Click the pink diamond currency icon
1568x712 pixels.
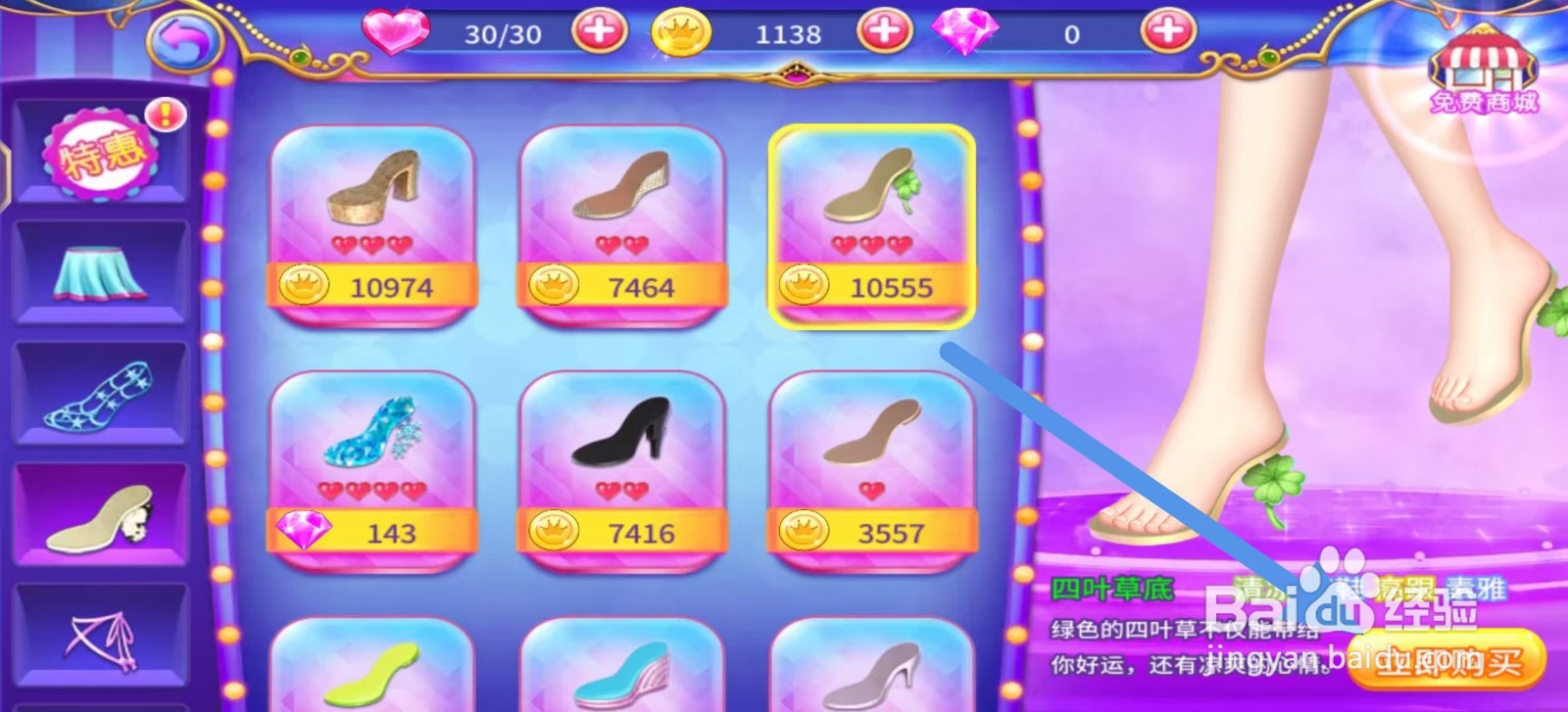(968, 31)
